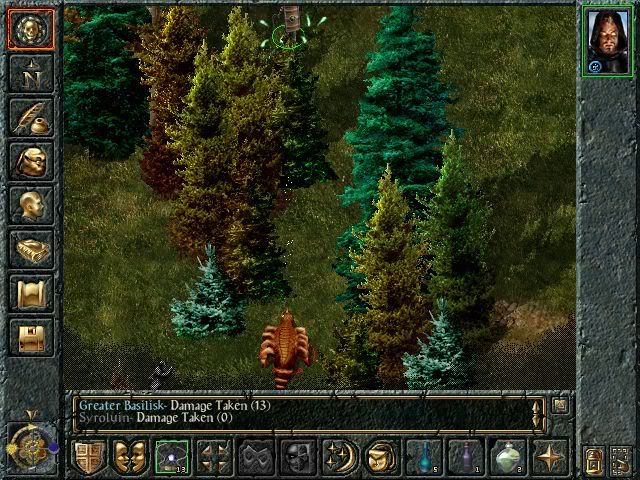The height and width of the screenshot is (480, 640).
Task: Open the journal with the quill icon
Action: 29,117
